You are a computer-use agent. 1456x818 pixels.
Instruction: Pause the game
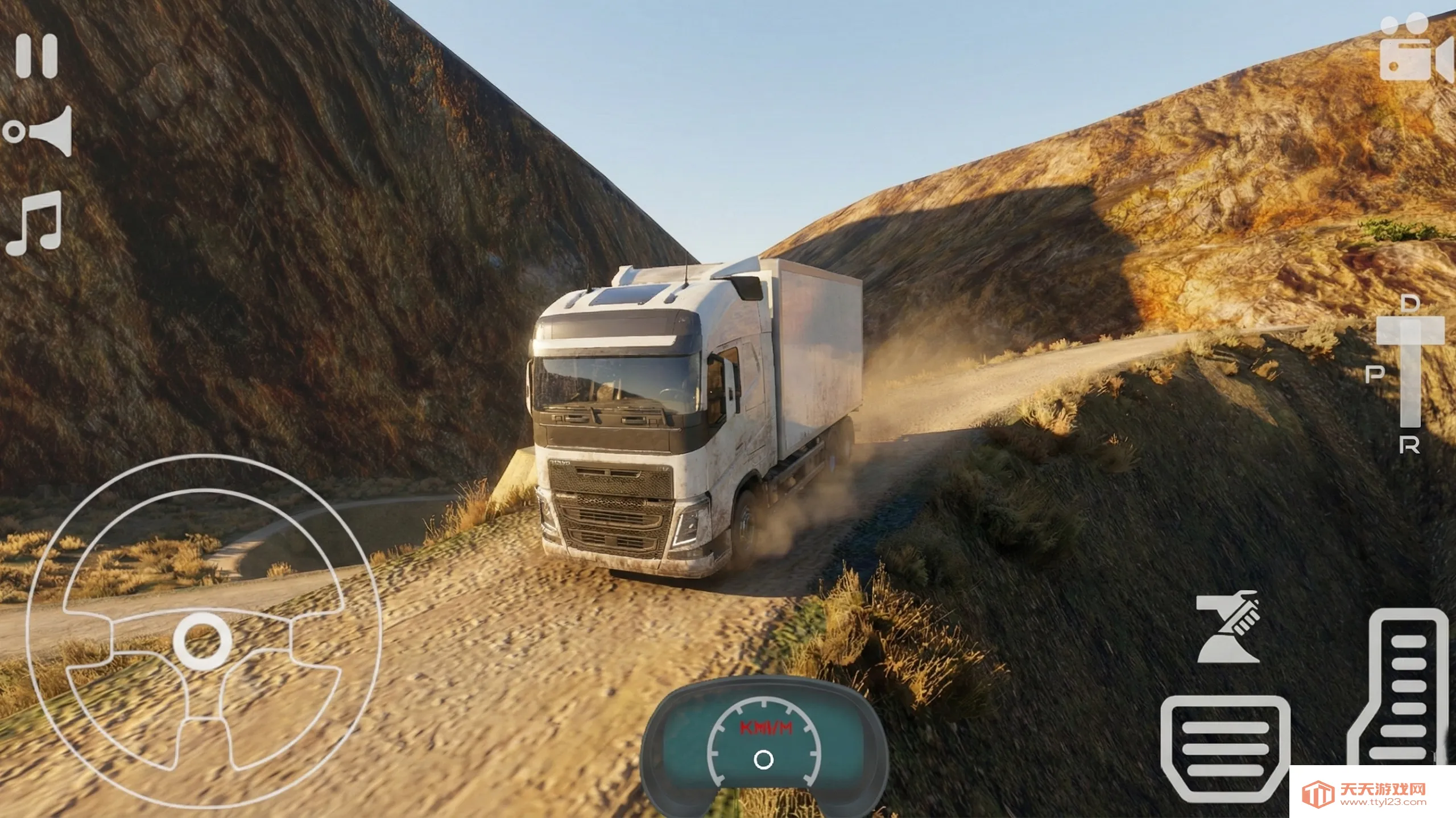37,56
